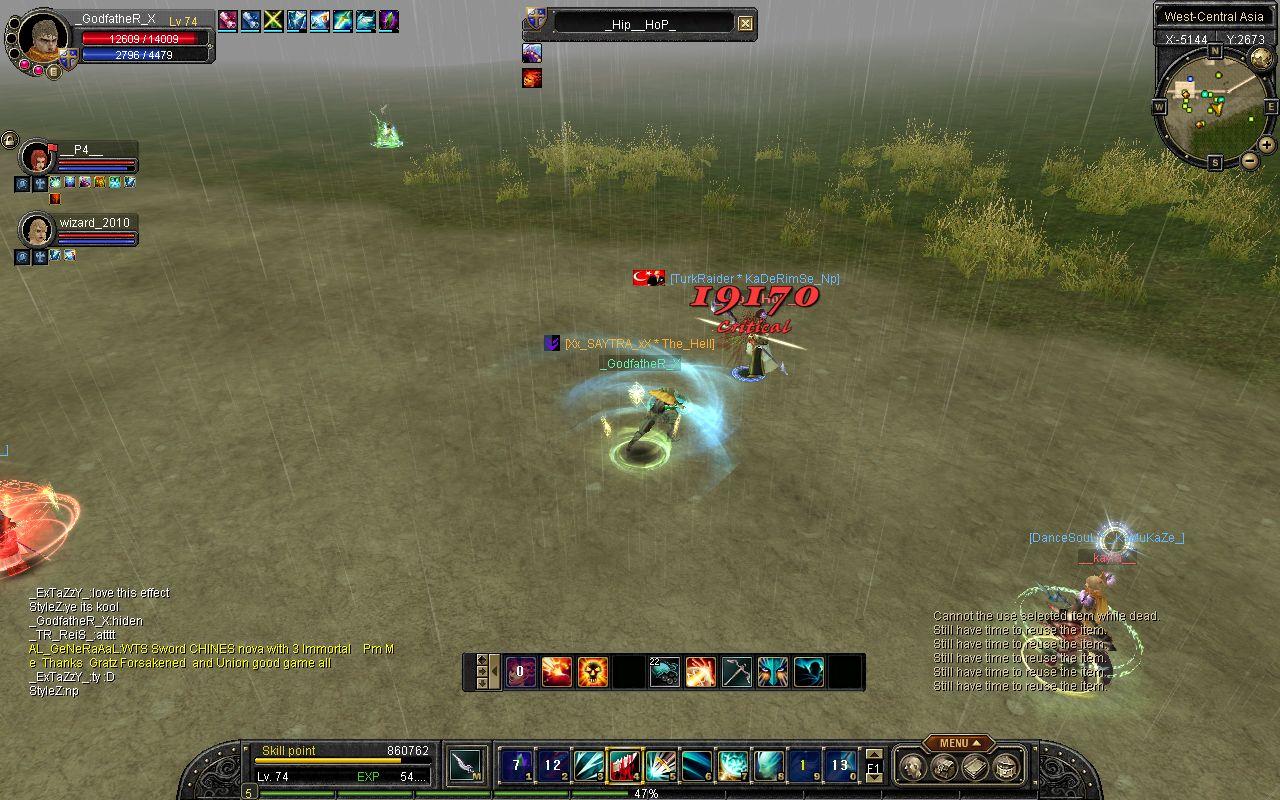The image size is (1280, 800).
Task: Click the _GodfatheR_X player portrait
Action: 44,38
